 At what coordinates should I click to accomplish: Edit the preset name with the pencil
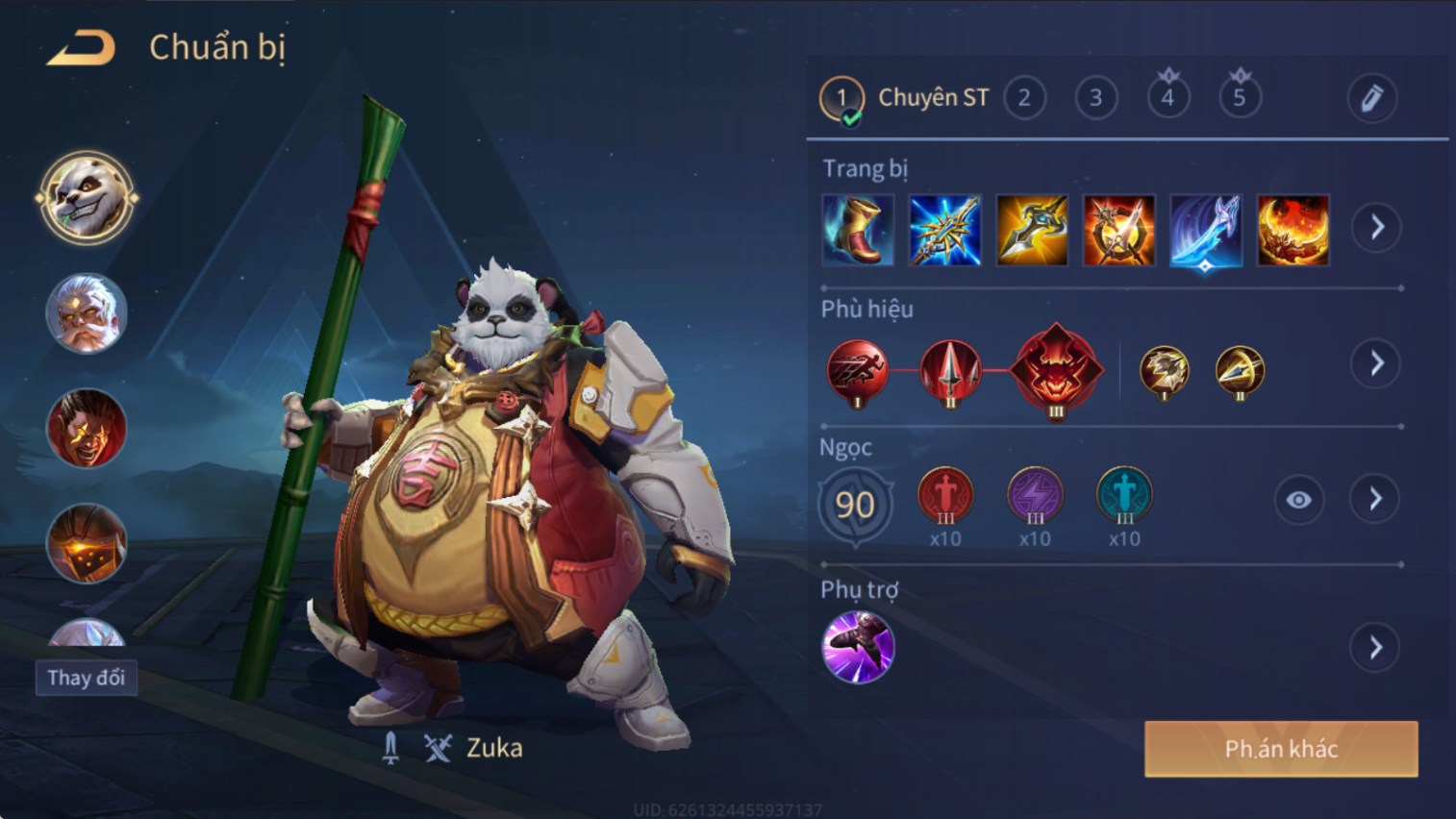click(1371, 98)
